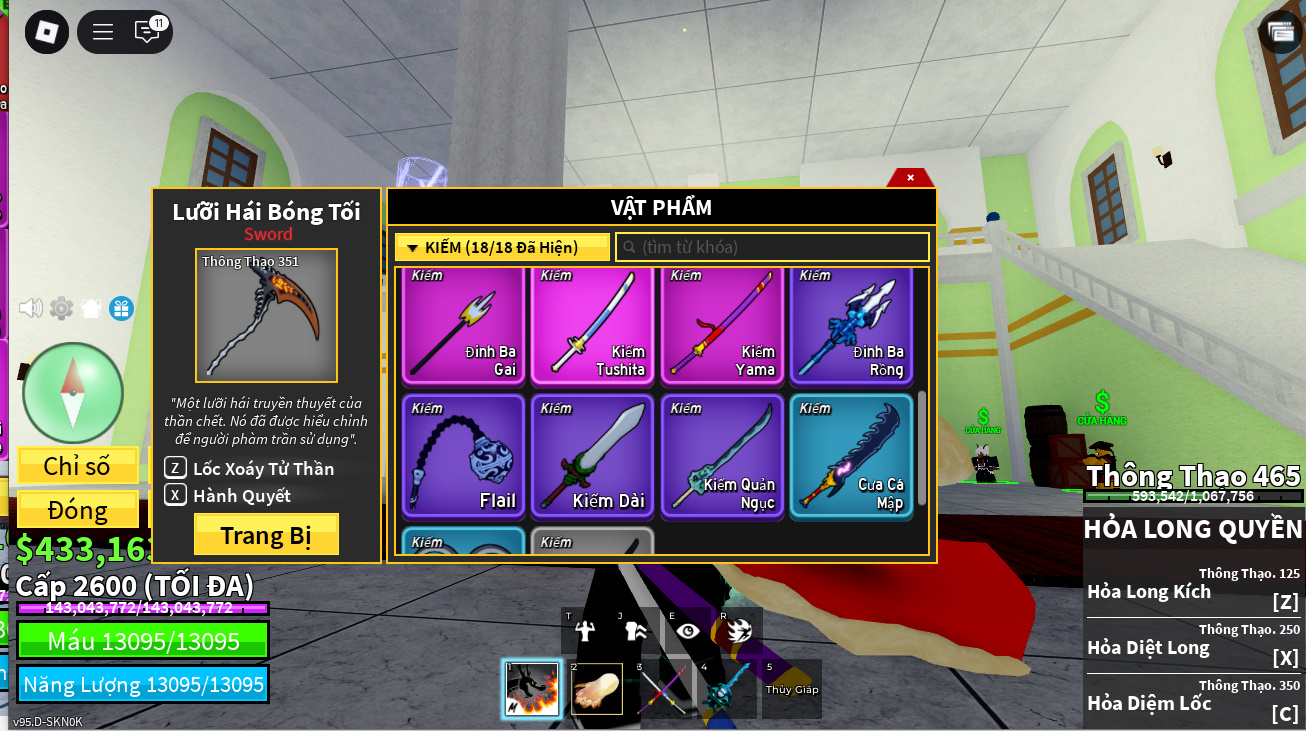Select the Đinh Ba Gai item

tap(464, 326)
